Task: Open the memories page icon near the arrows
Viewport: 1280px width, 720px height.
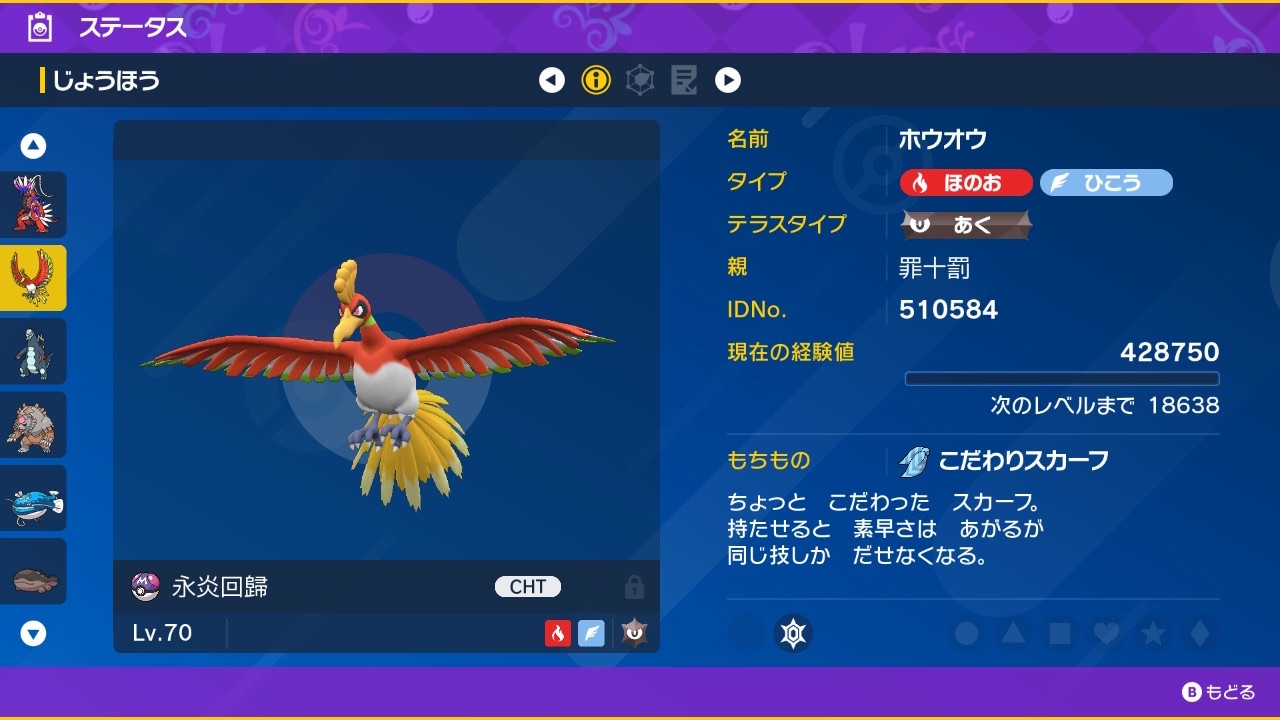Action: (x=684, y=80)
